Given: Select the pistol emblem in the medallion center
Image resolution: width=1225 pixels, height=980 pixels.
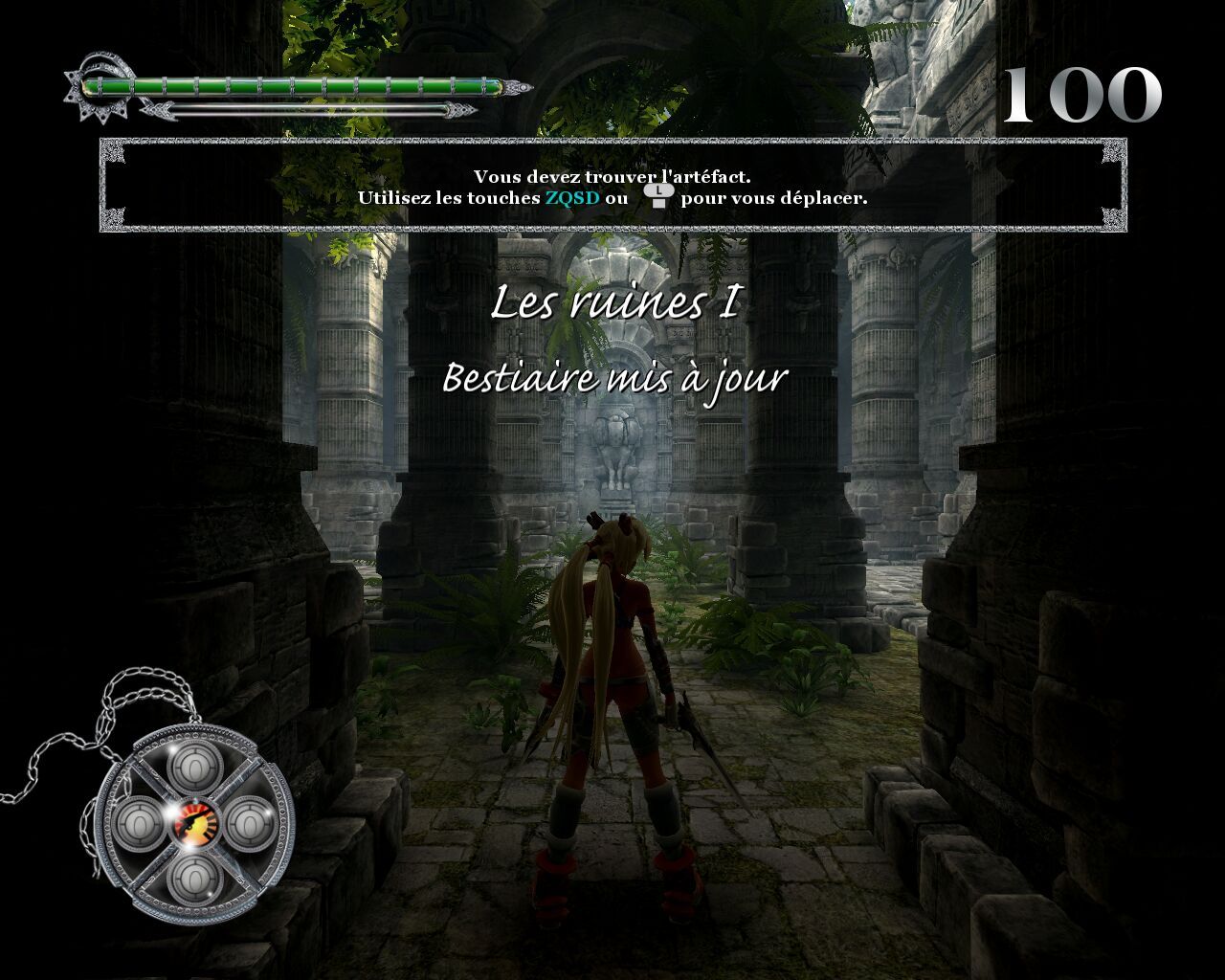Looking at the screenshot, I should [195, 822].
